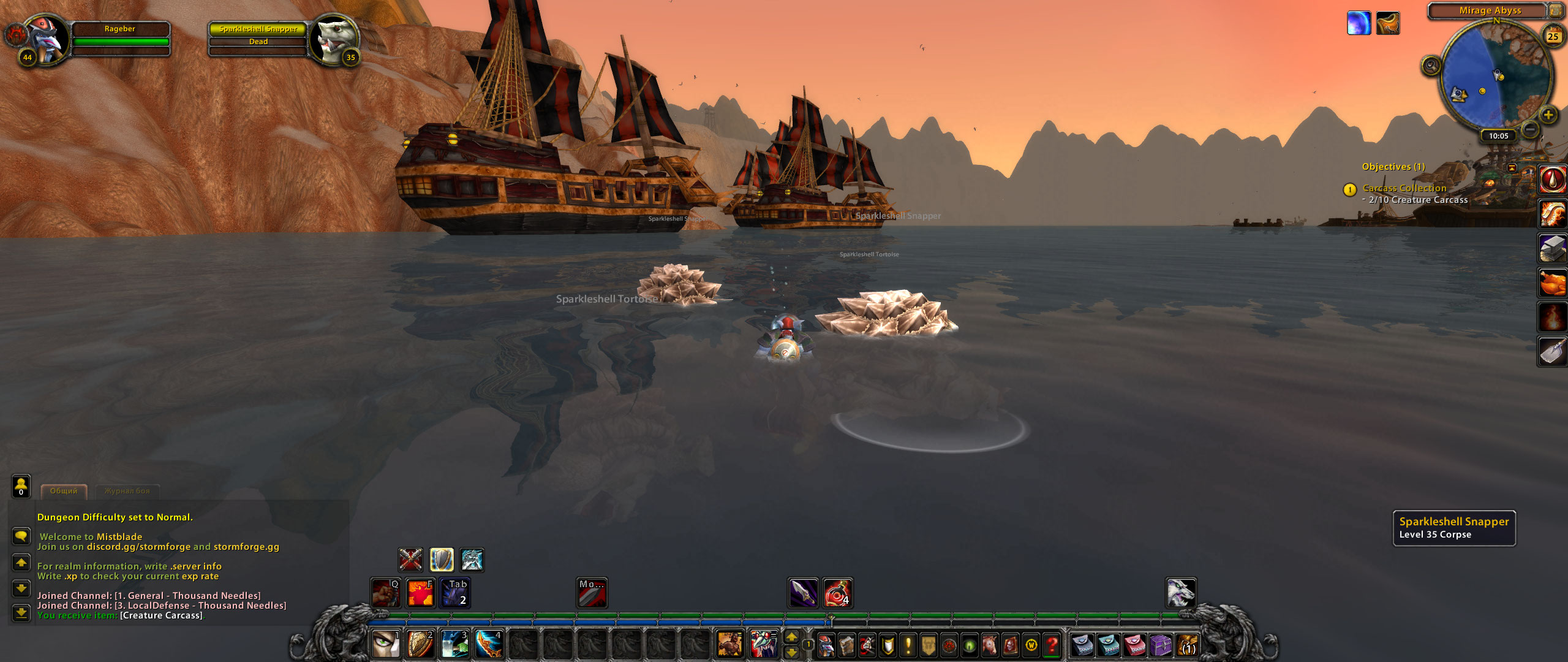Use the red healing potion slot

coord(837,593)
